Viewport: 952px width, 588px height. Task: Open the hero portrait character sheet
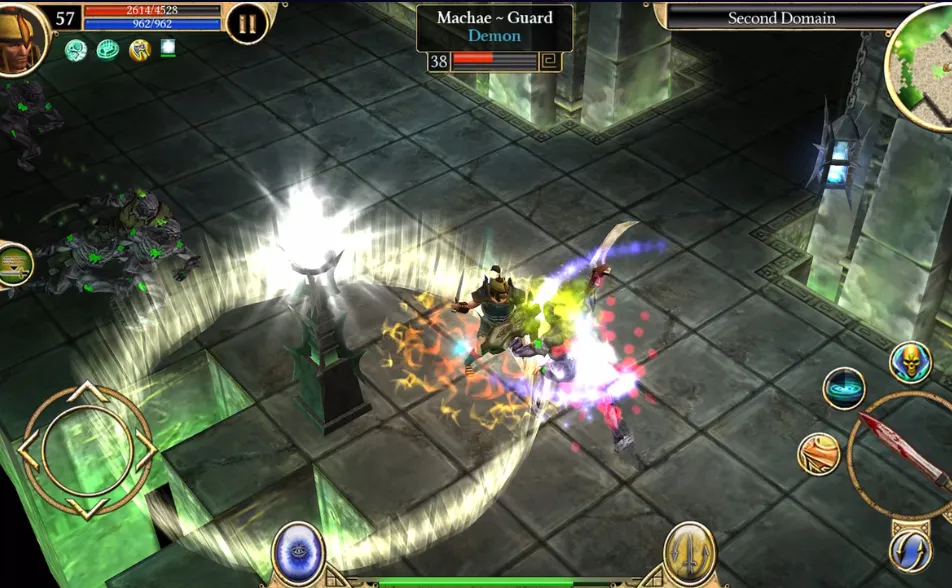coord(20,38)
